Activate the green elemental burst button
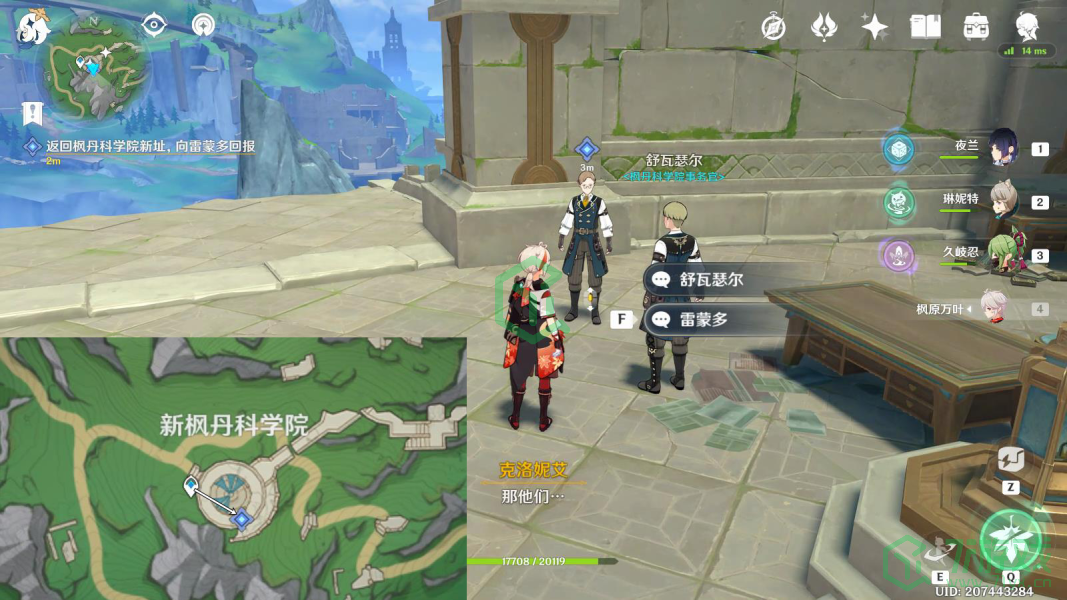 point(1011,540)
